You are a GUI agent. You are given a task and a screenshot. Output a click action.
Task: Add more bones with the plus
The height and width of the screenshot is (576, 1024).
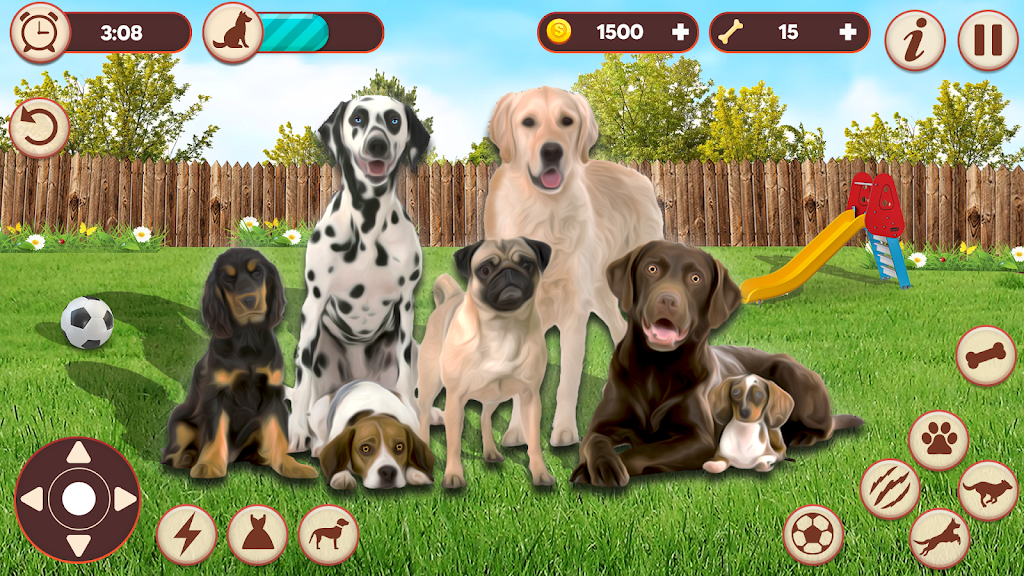tap(848, 32)
